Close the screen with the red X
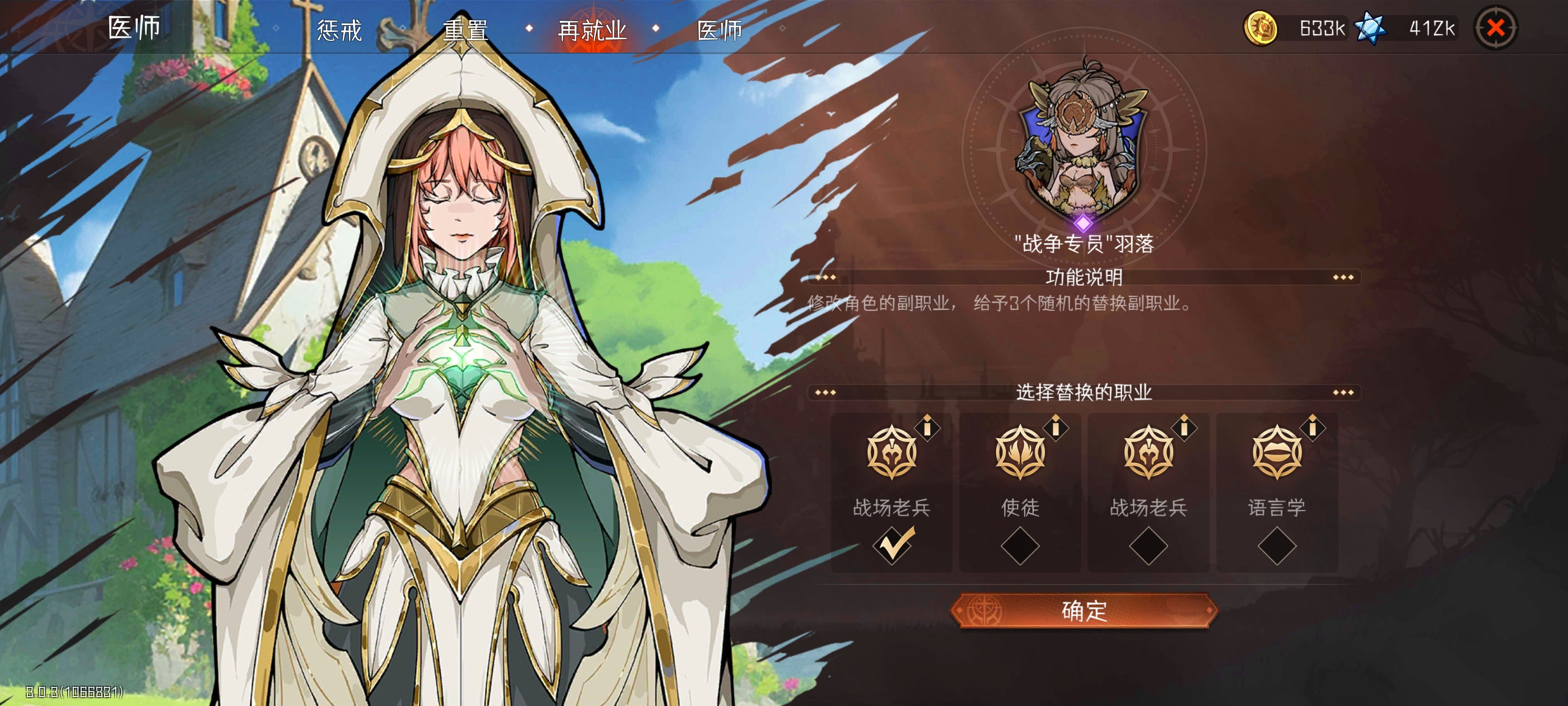The image size is (1568, 706). pos(1495,28)
